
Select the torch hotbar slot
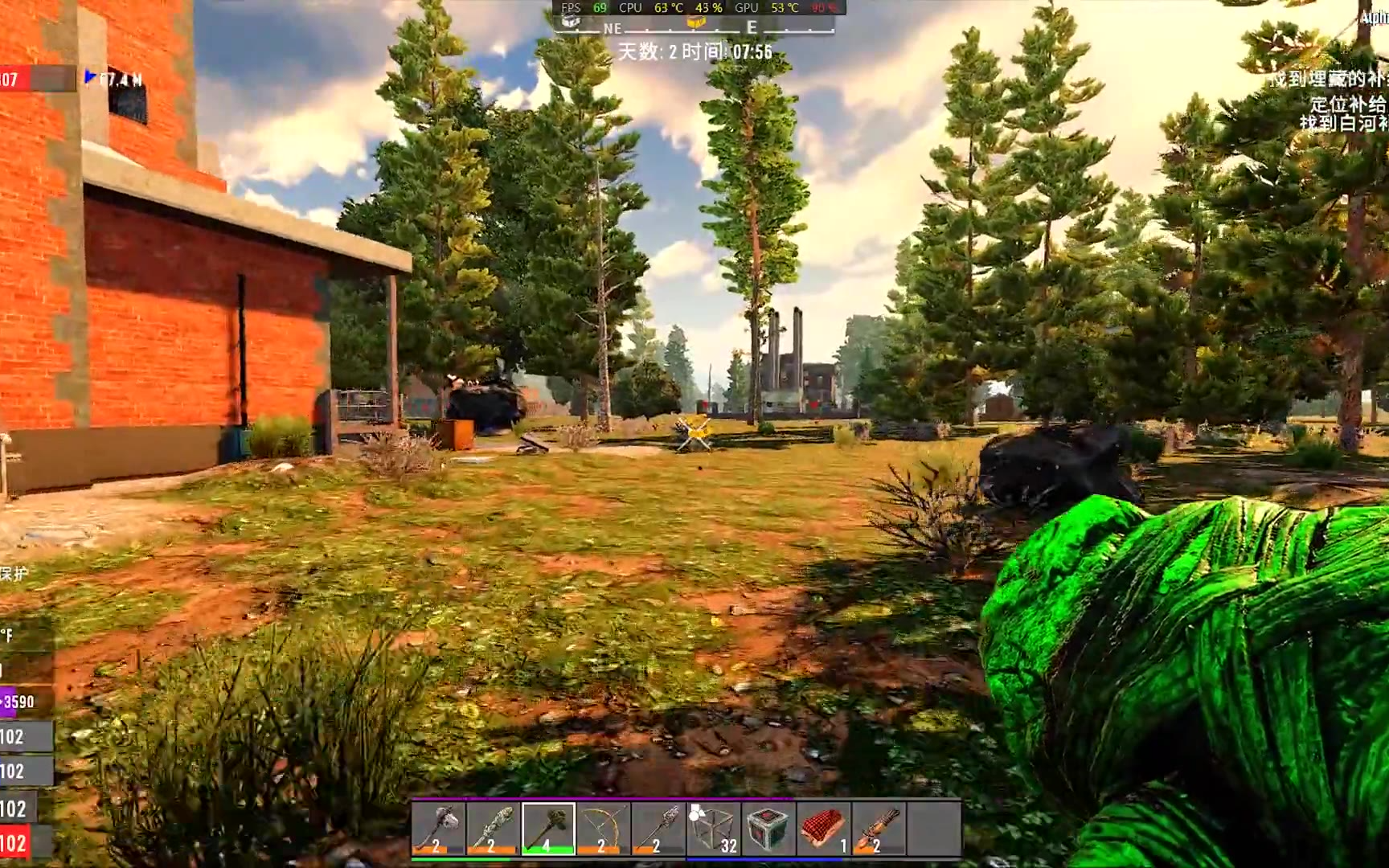click(879, 828)
